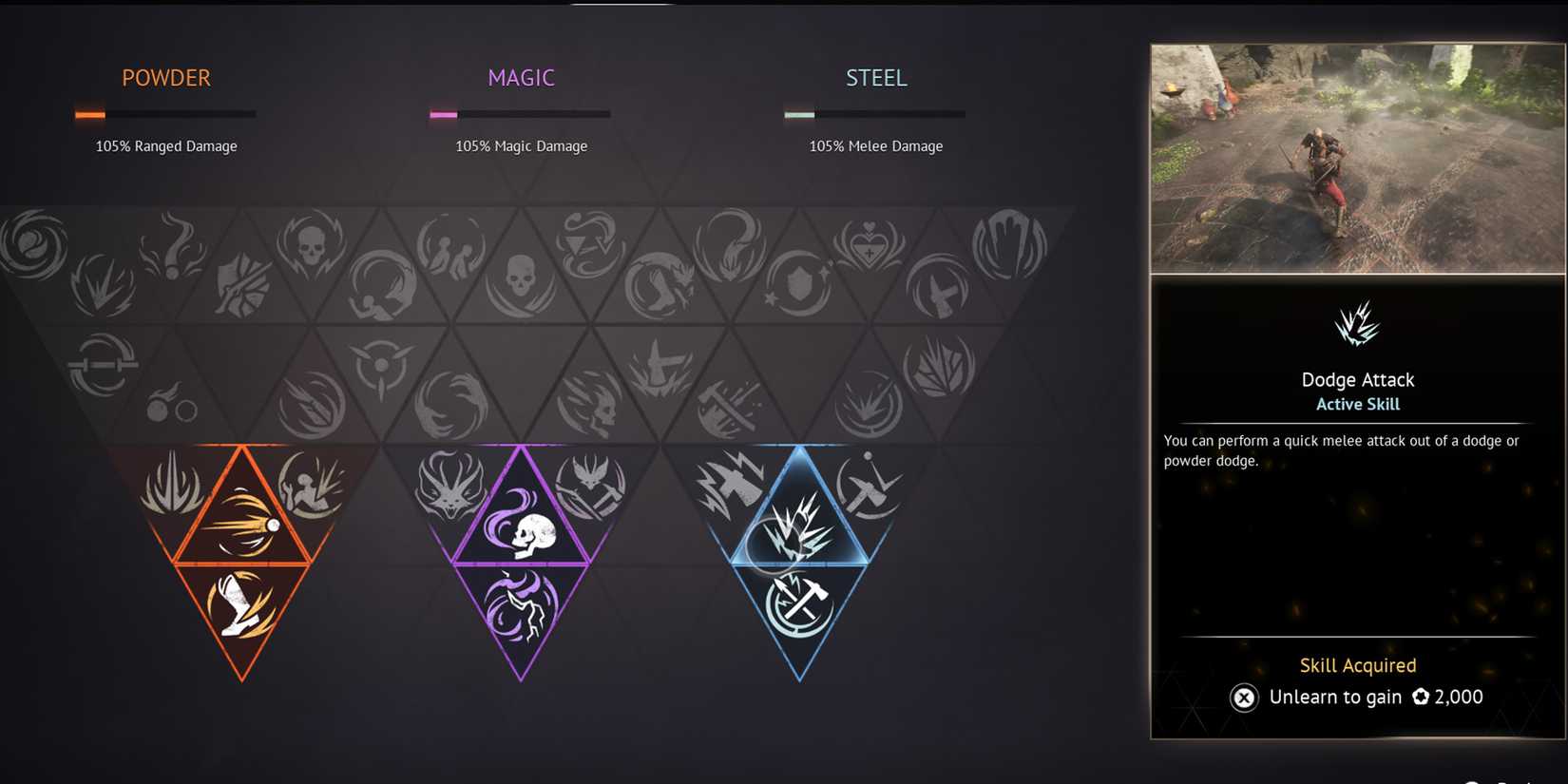Select the hammer skill at bottom of Steel tree

[796, 602]
